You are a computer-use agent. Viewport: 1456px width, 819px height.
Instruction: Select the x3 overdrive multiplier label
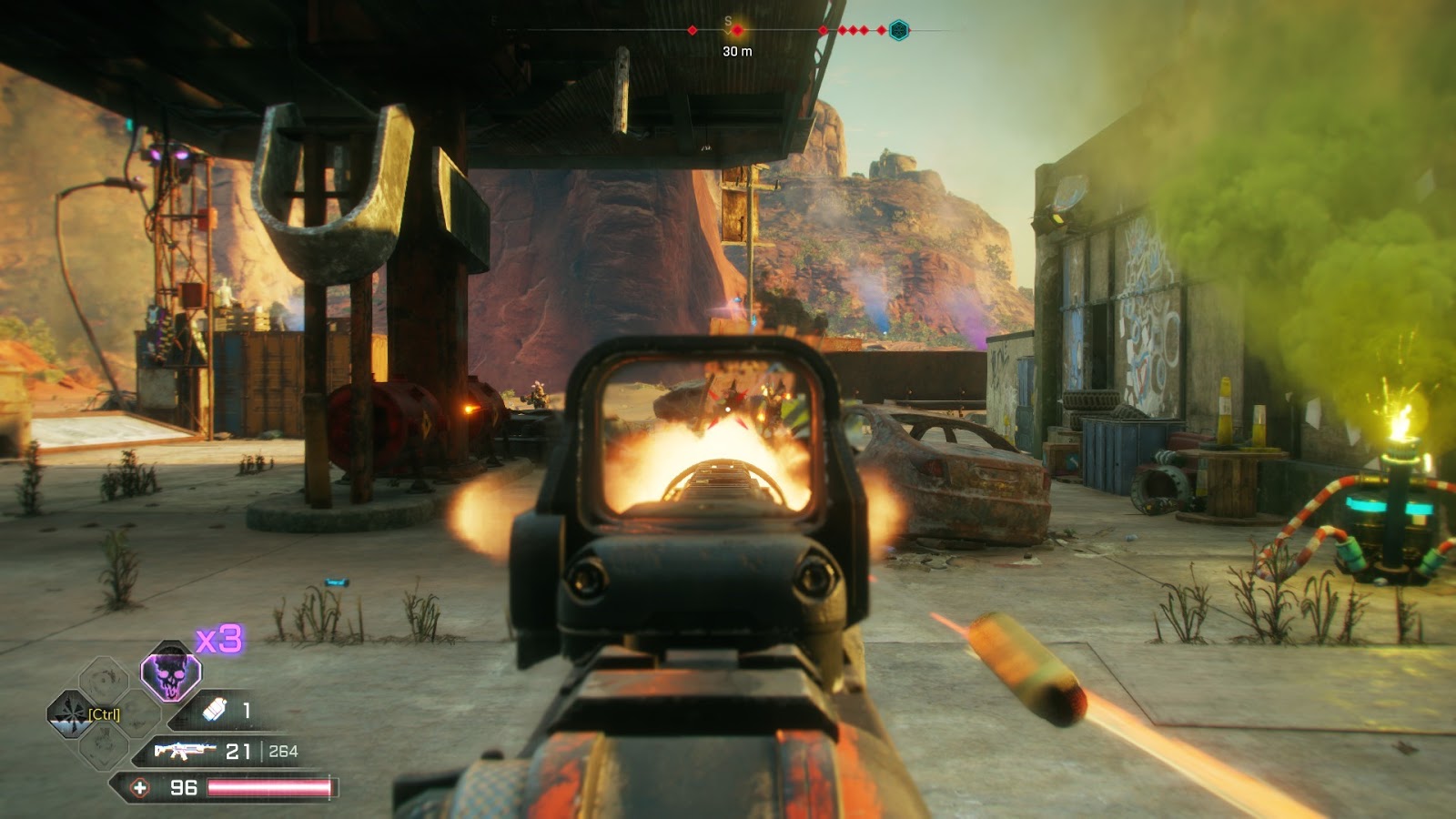[x=218, y=640]
